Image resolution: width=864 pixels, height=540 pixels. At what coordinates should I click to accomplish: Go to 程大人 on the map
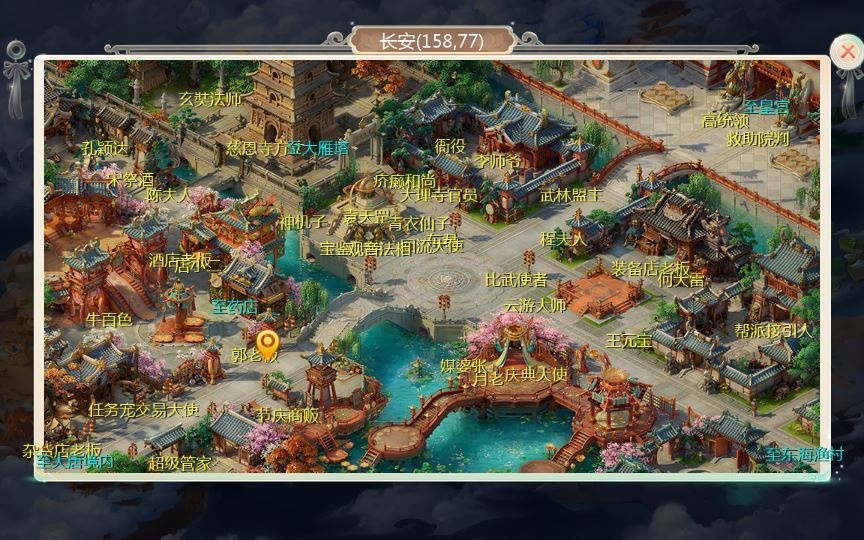point(564,239)
